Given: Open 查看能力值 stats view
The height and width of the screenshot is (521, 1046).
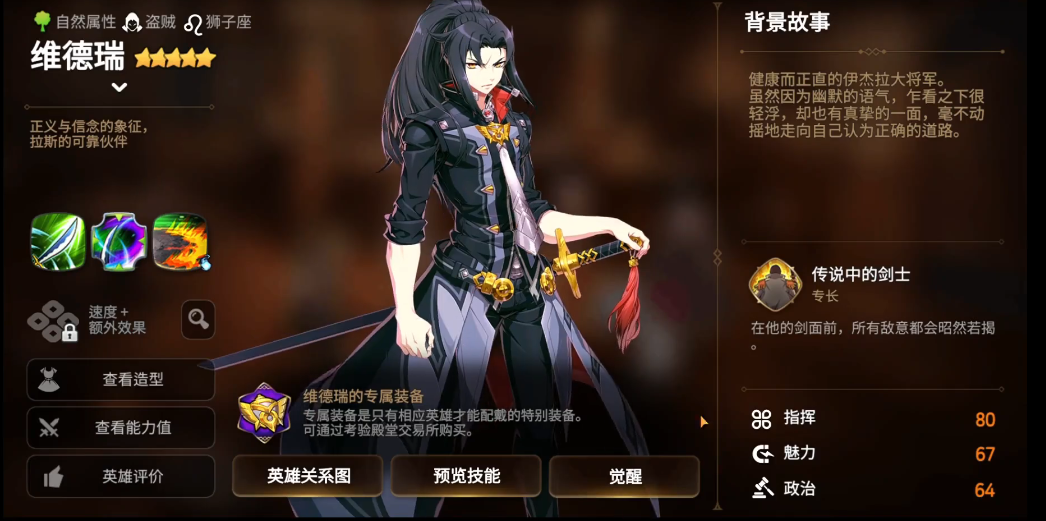Looking at the screenshot, I should [121, 428].
